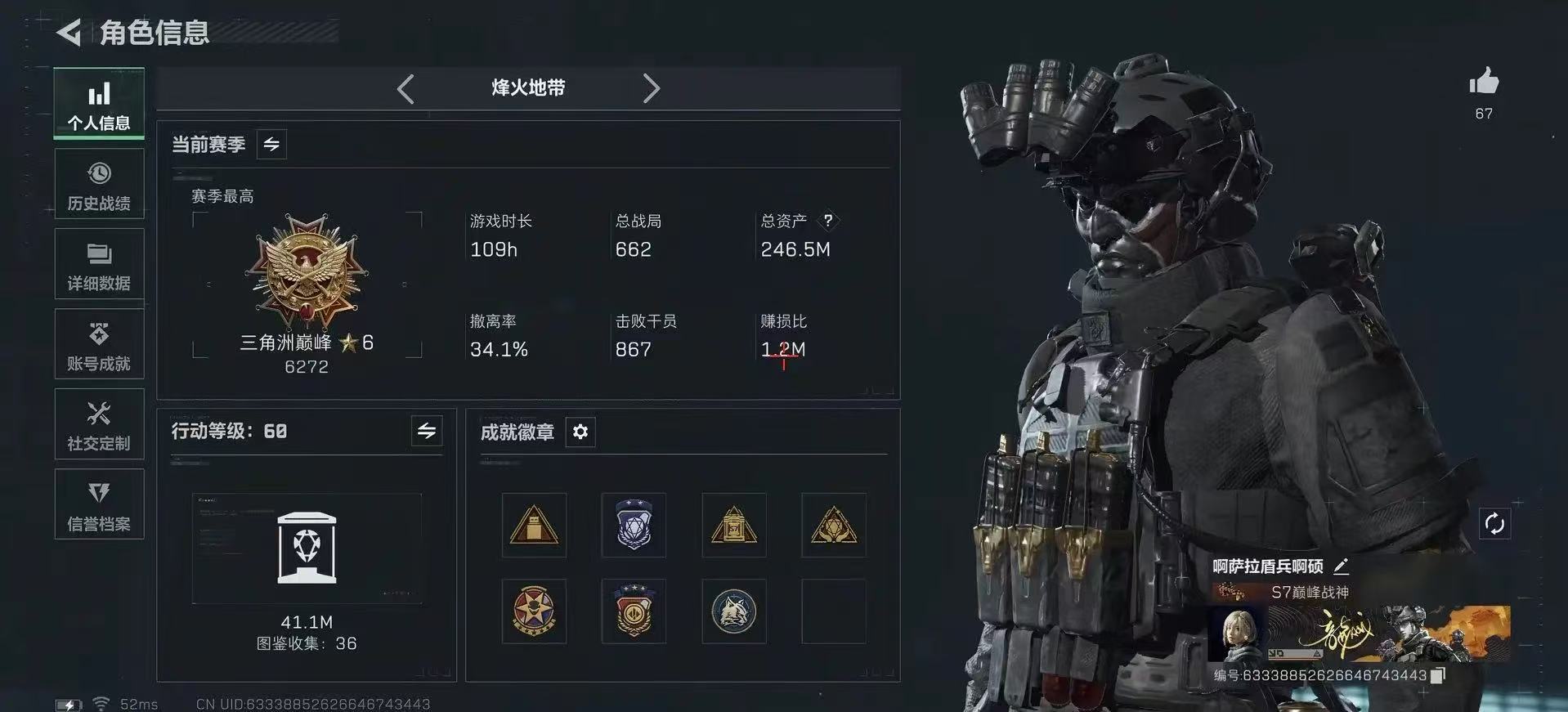Open the 成就徽章 settings gear
The width and height of the screenshot is (1568, 712).
[x=580, y=432]
